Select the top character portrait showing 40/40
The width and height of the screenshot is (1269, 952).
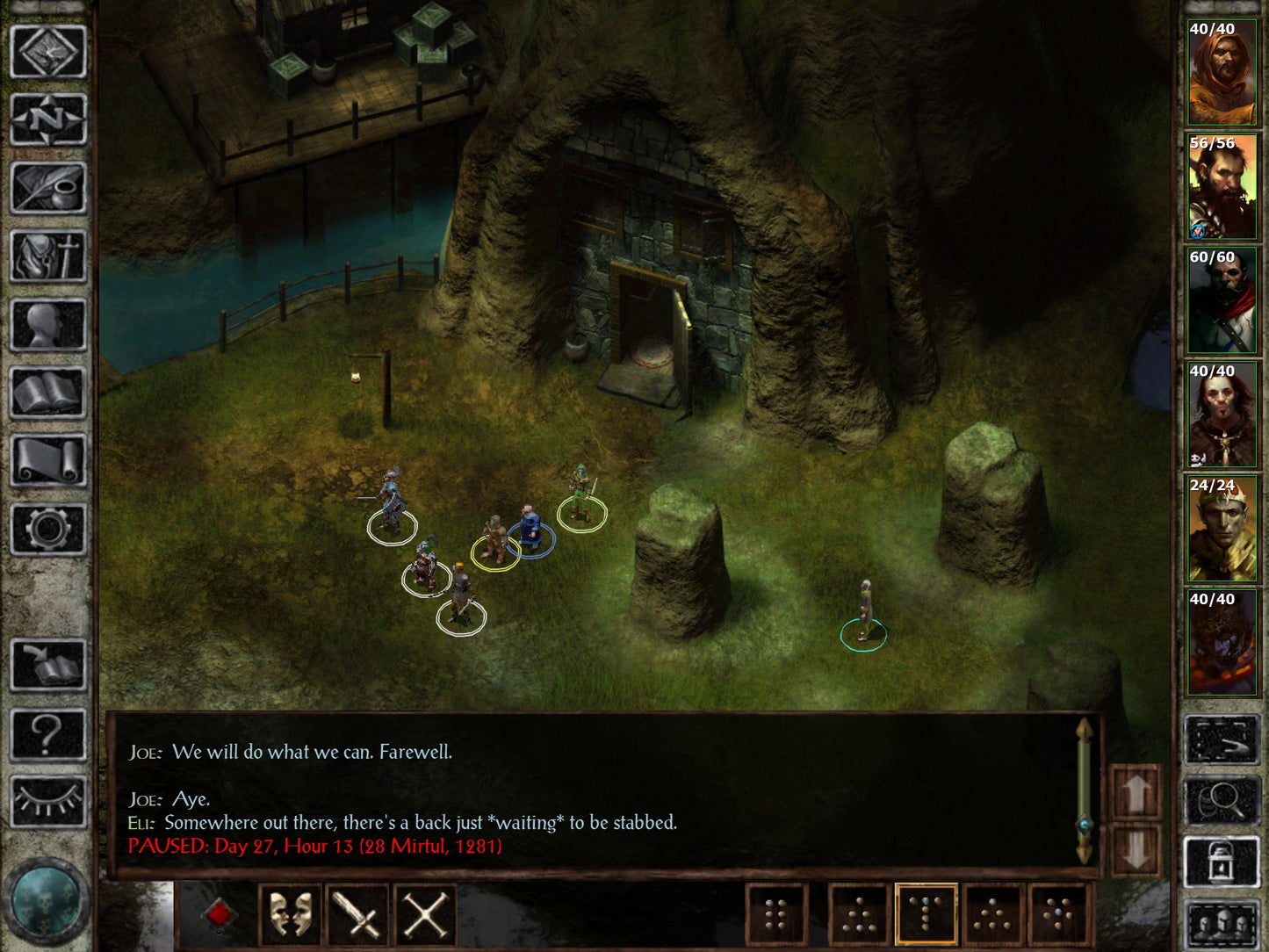pos(1222,70)
